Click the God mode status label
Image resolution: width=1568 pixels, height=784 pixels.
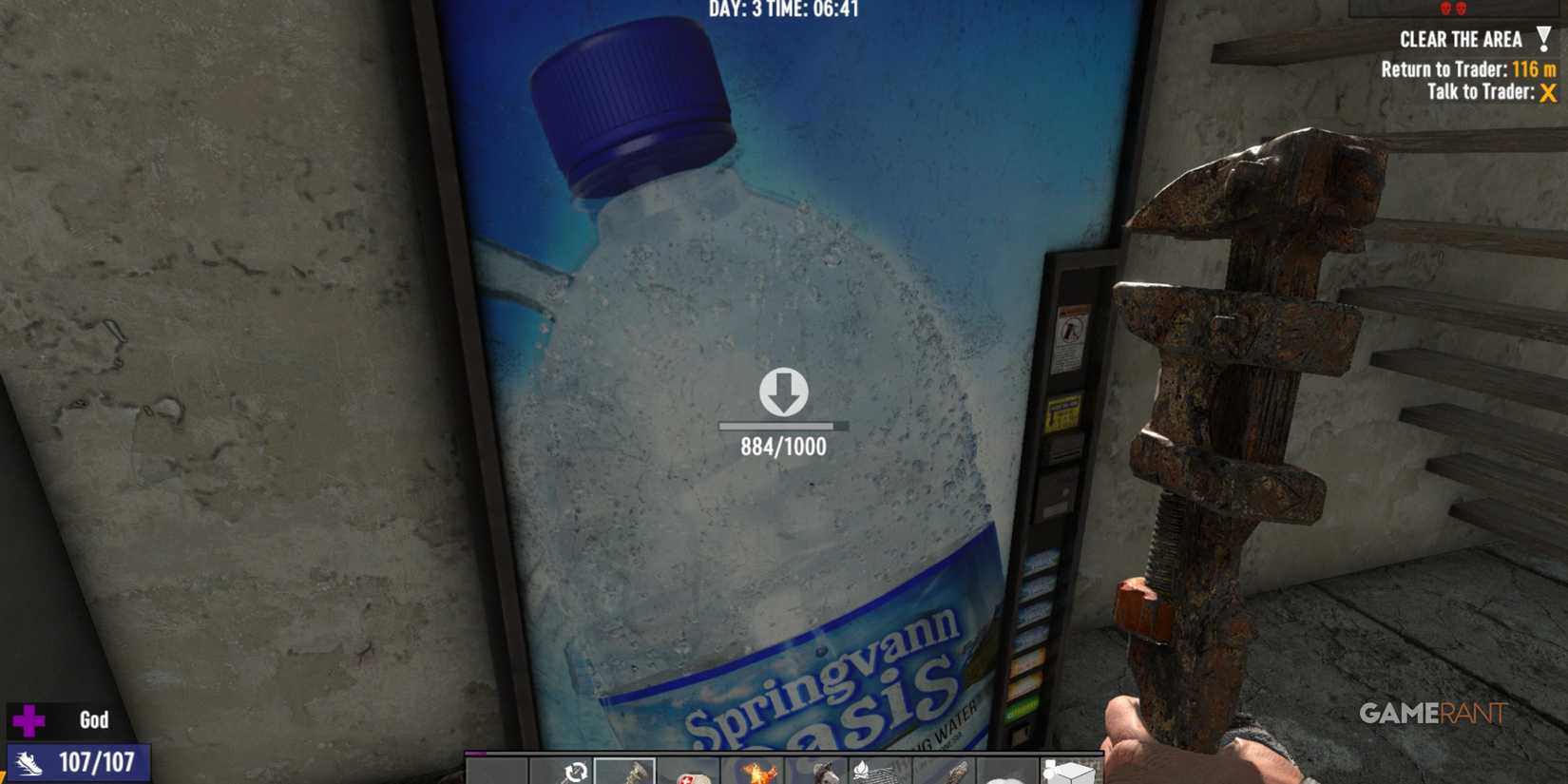coord(92,719)
